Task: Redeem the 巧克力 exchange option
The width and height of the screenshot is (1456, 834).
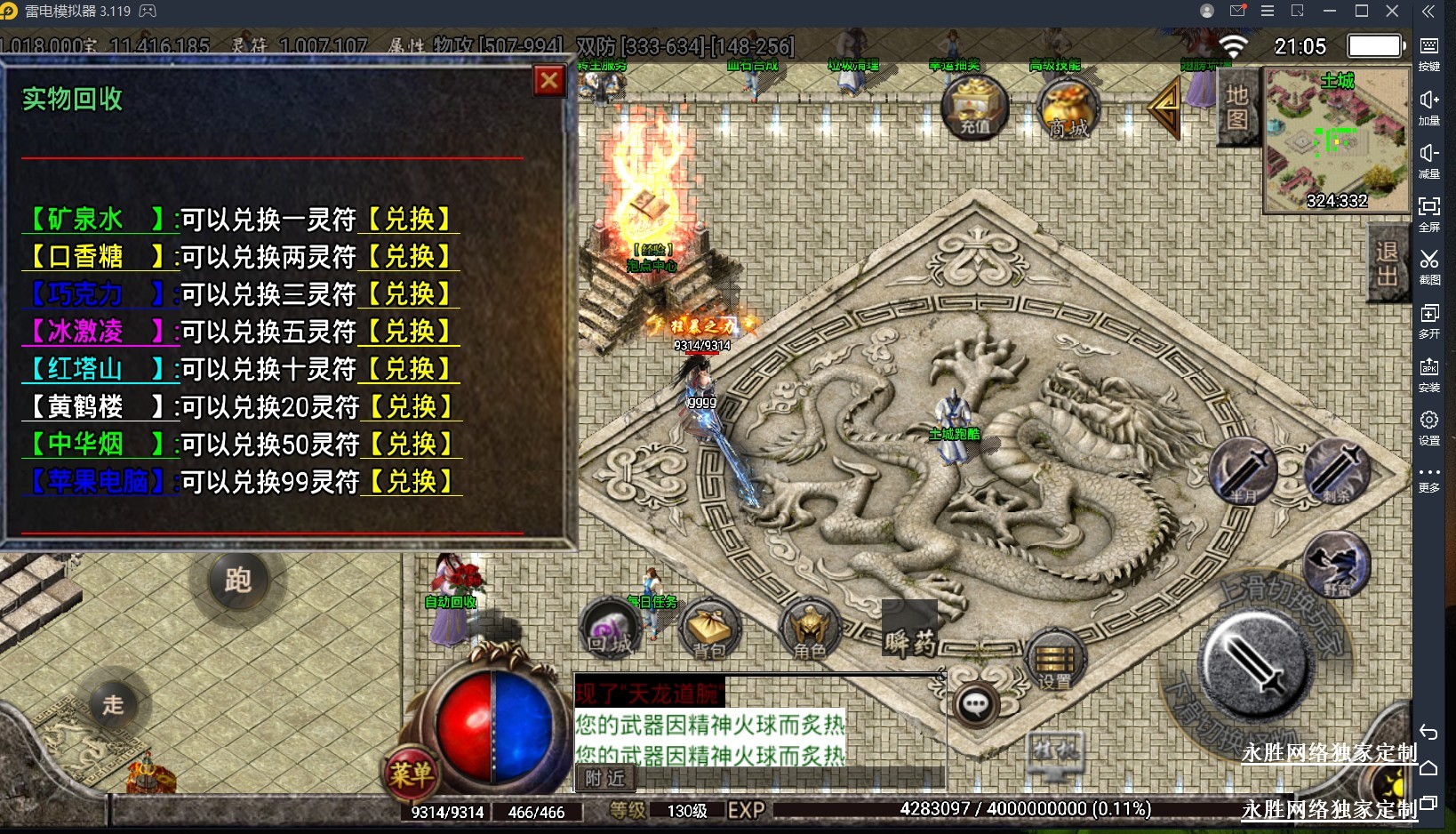Action: [x=410, y=293]
